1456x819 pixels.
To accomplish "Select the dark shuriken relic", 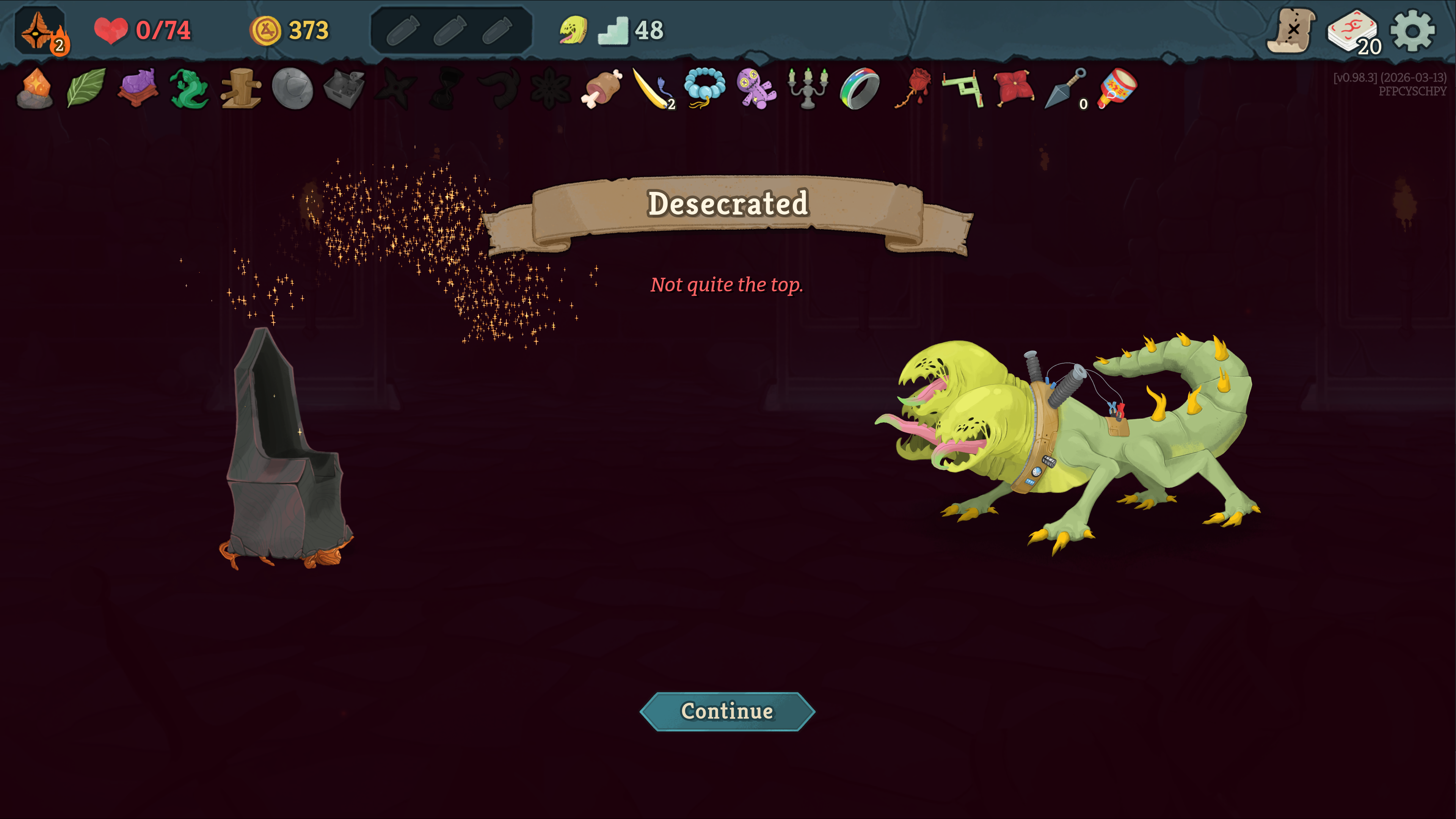I will pyautogui.click(x=395, y=89).
